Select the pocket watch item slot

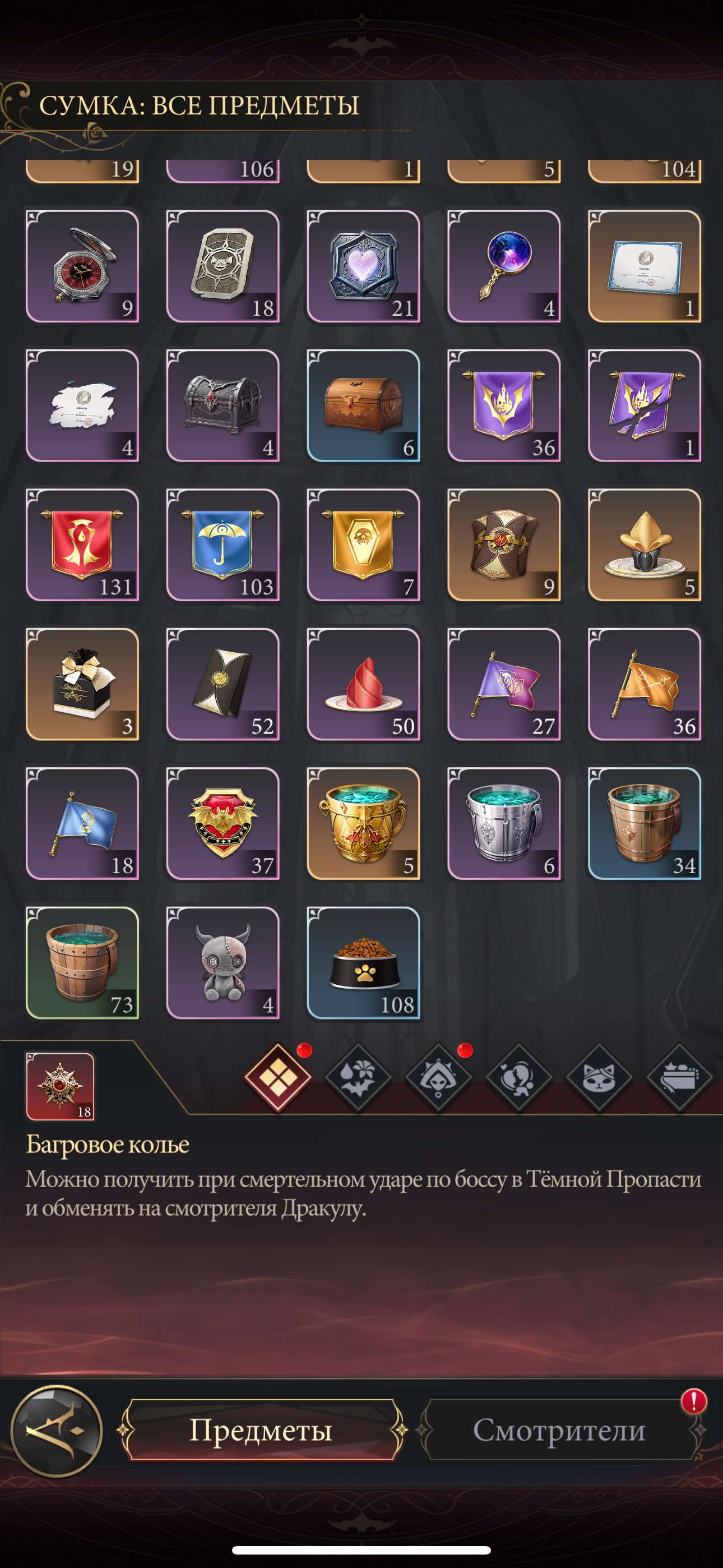[x=83, y=266]
